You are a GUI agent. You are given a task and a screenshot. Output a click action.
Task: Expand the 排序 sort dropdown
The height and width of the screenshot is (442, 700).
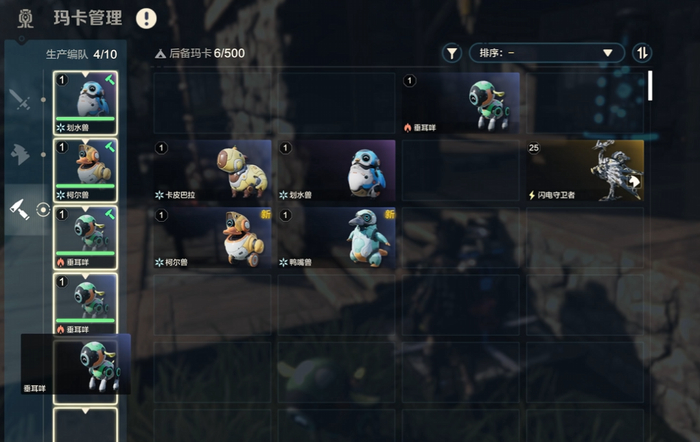pos(546,53)
